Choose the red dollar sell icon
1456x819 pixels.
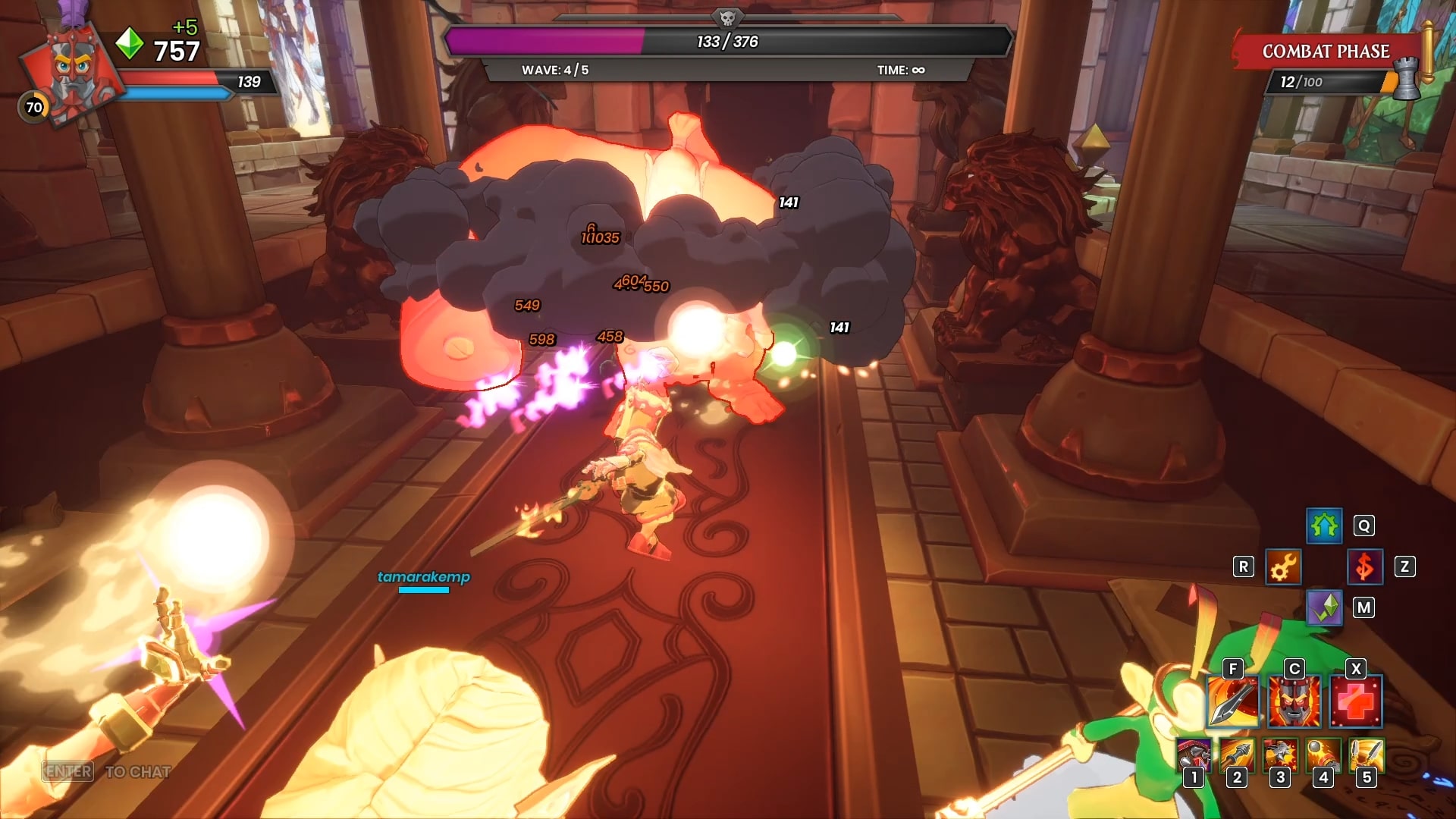pos(1364,566)
